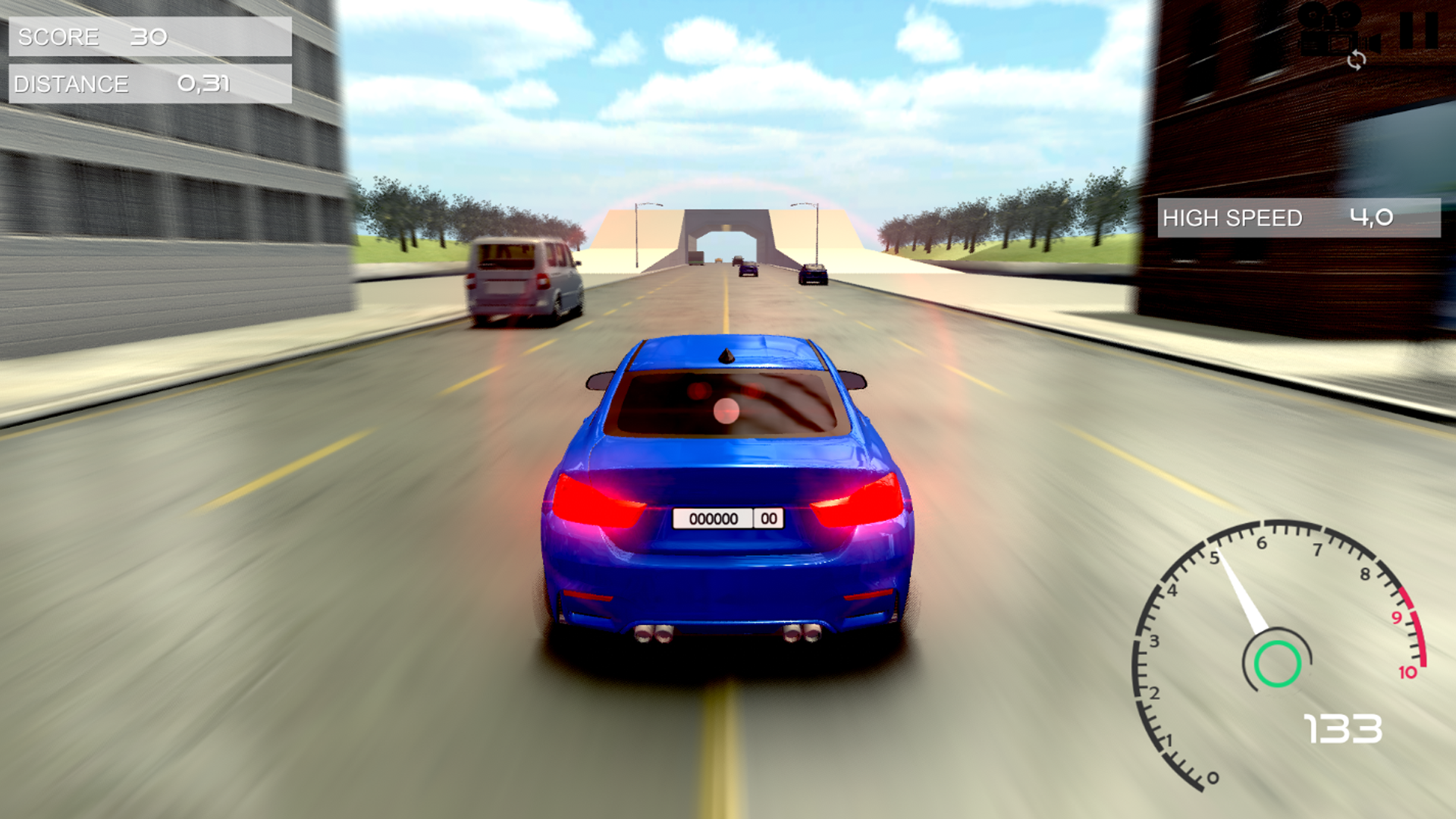The width and height of the screenshot is (1456, 819).
Task: Expand the Score value showing 30
Action: tap(149, 35)
